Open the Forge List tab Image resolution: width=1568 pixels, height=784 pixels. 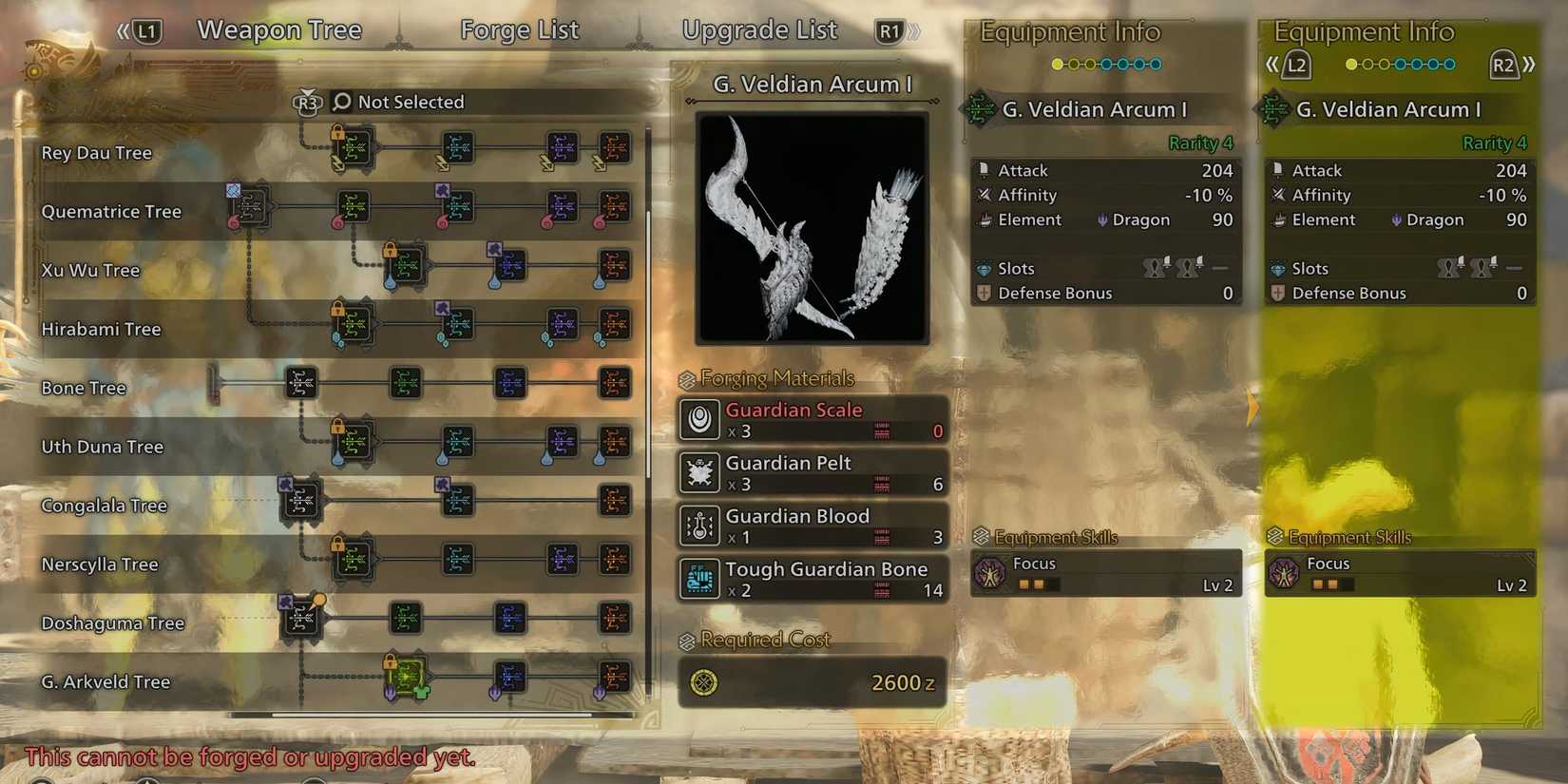click(x=519, y=30)
